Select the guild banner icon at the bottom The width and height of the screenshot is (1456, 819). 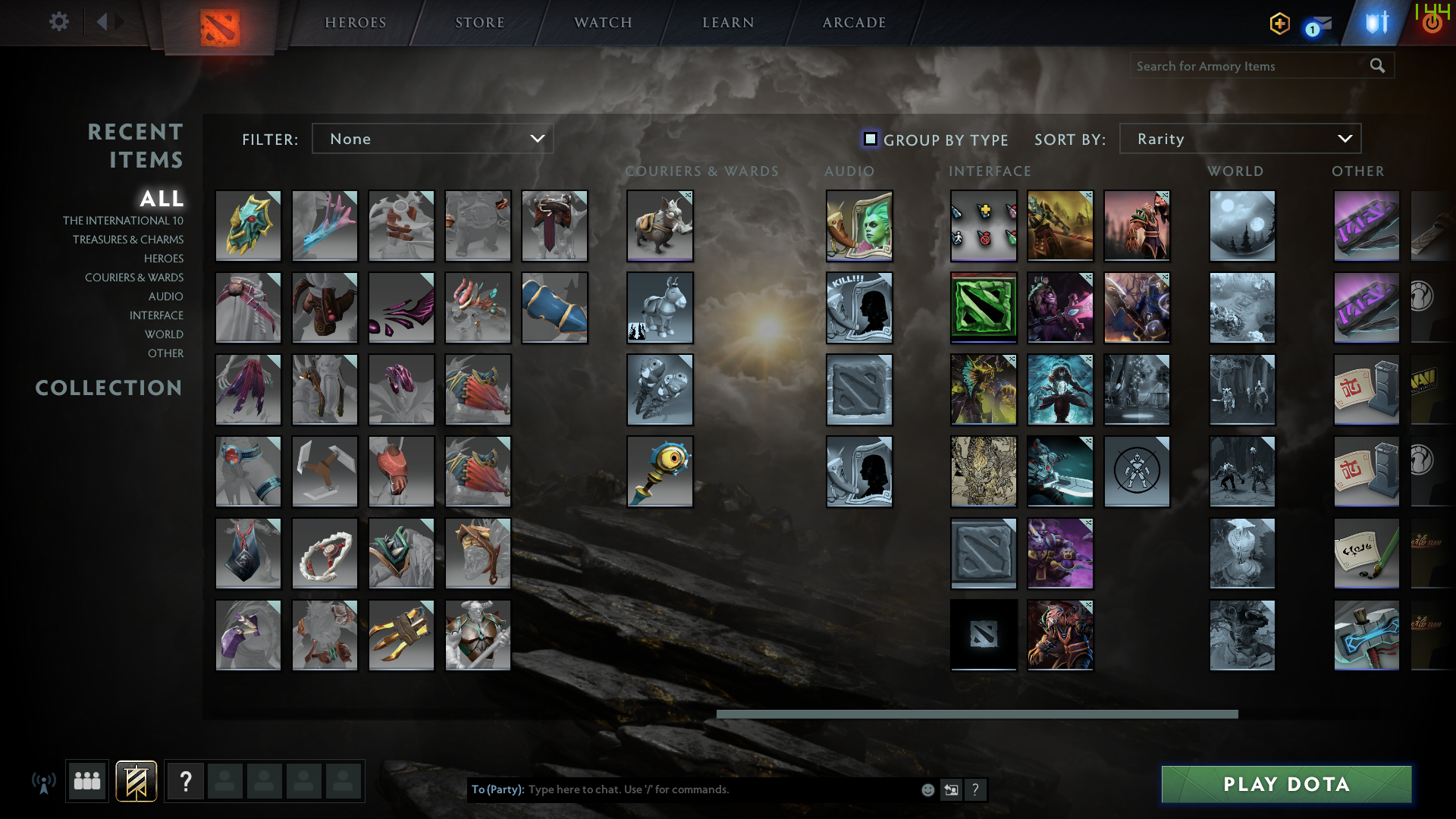click(136, 781)
